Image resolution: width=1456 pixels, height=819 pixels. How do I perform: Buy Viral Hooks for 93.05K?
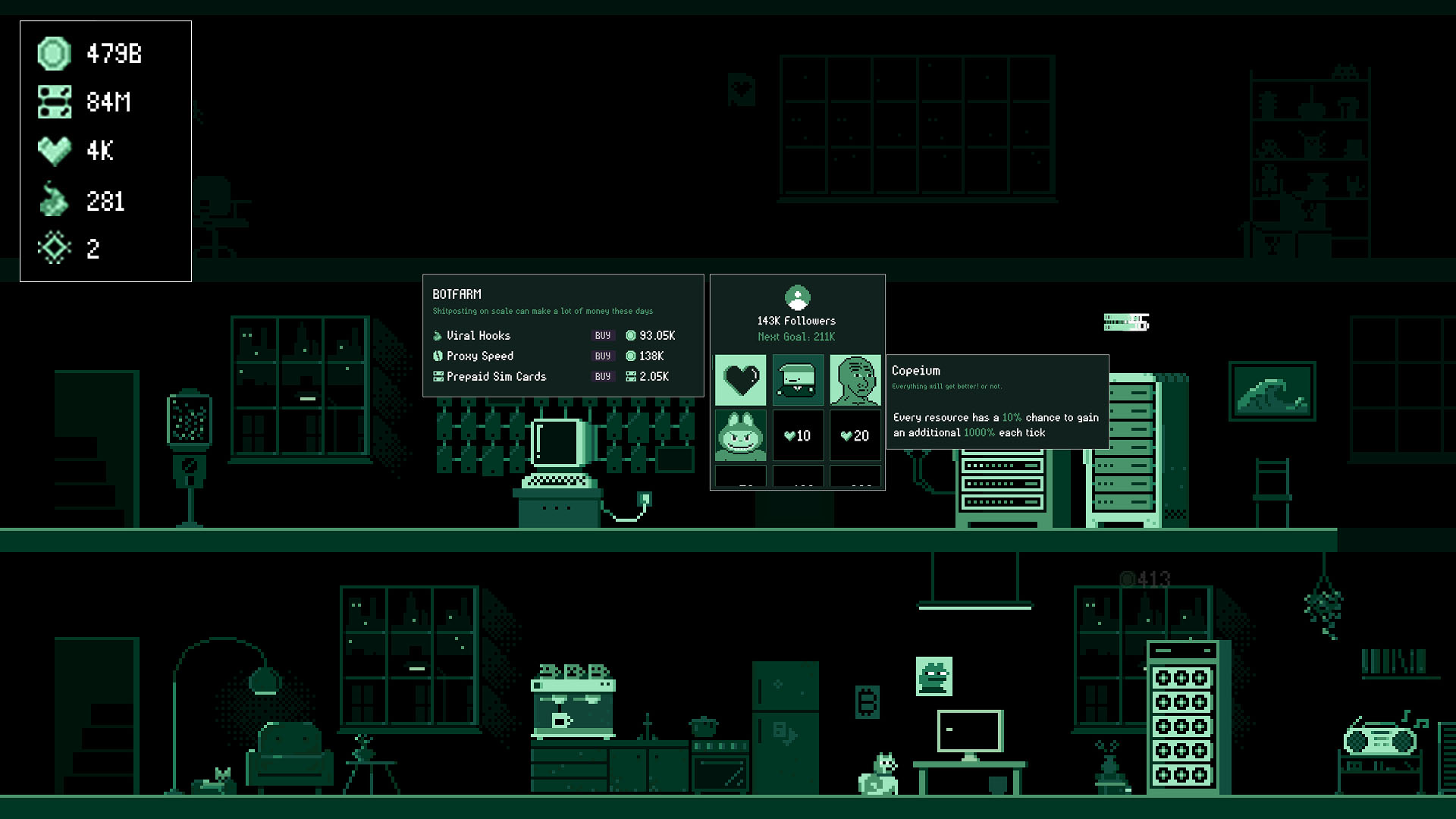pos(603,335)
